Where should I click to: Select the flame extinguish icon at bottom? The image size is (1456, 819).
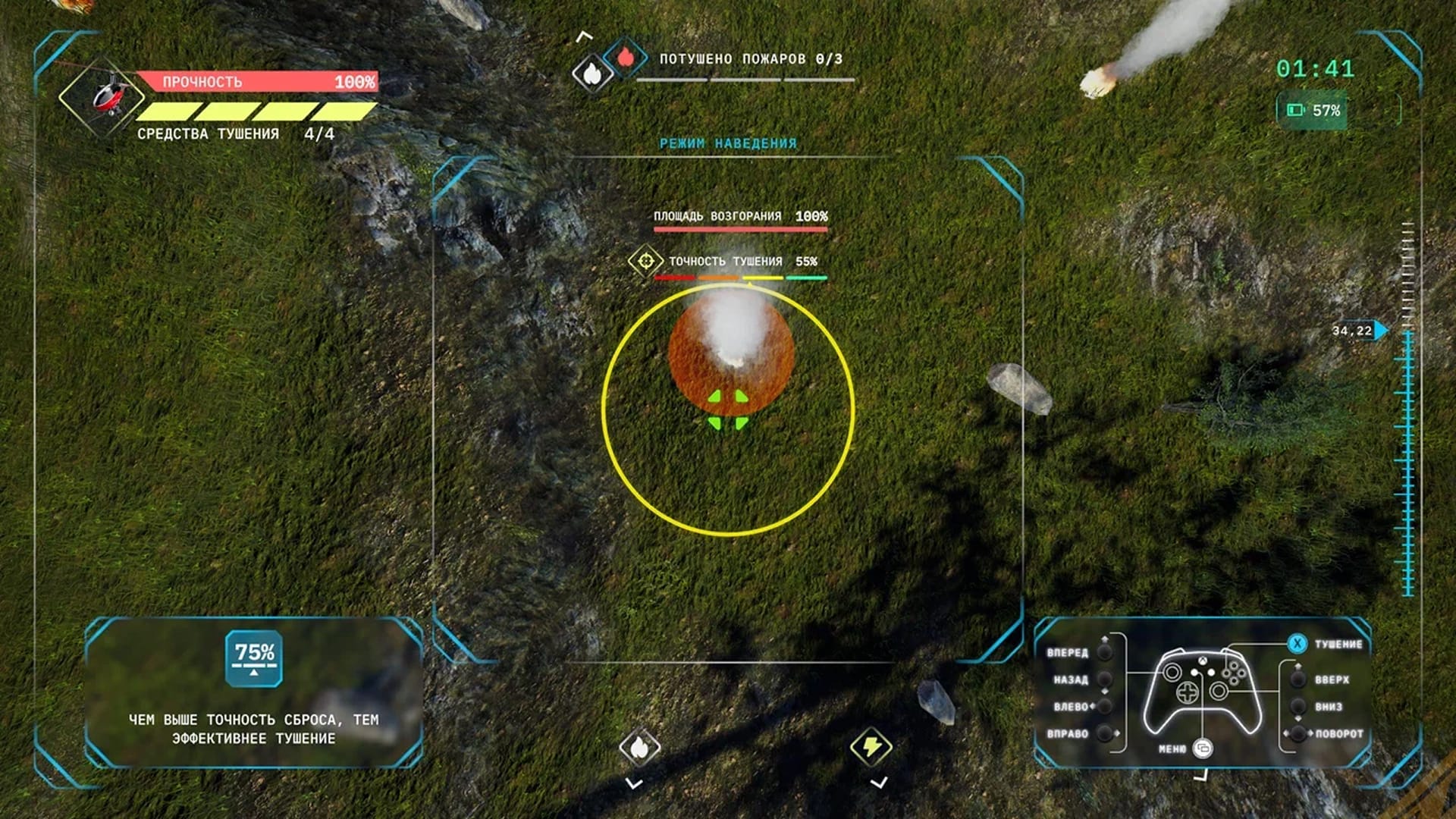pos(639,748)
